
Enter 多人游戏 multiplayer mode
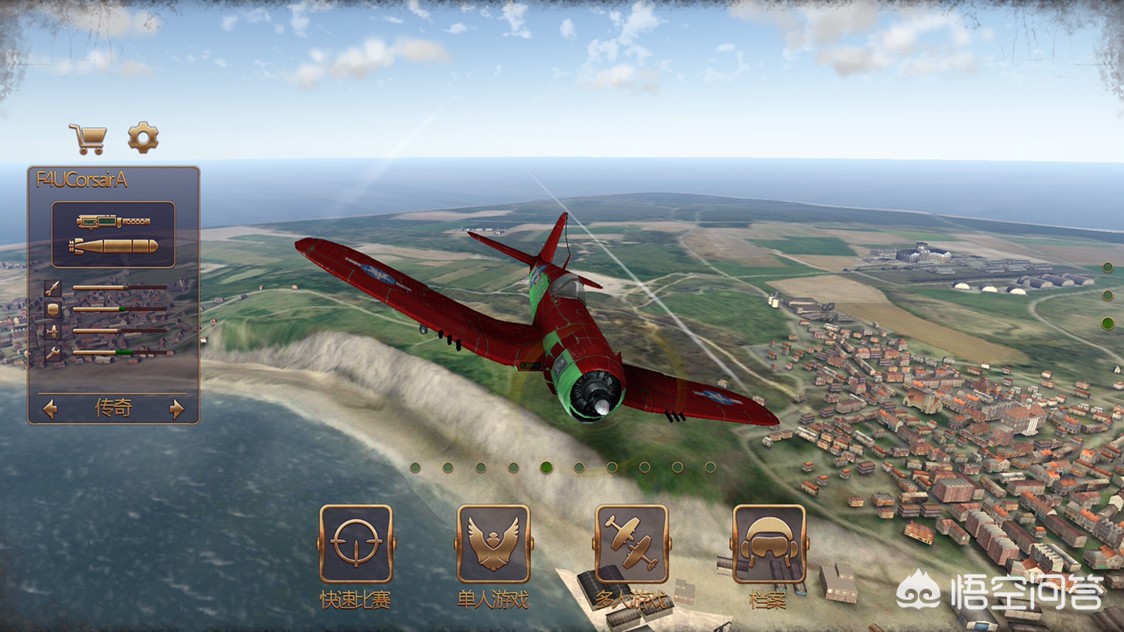[631, 544]
